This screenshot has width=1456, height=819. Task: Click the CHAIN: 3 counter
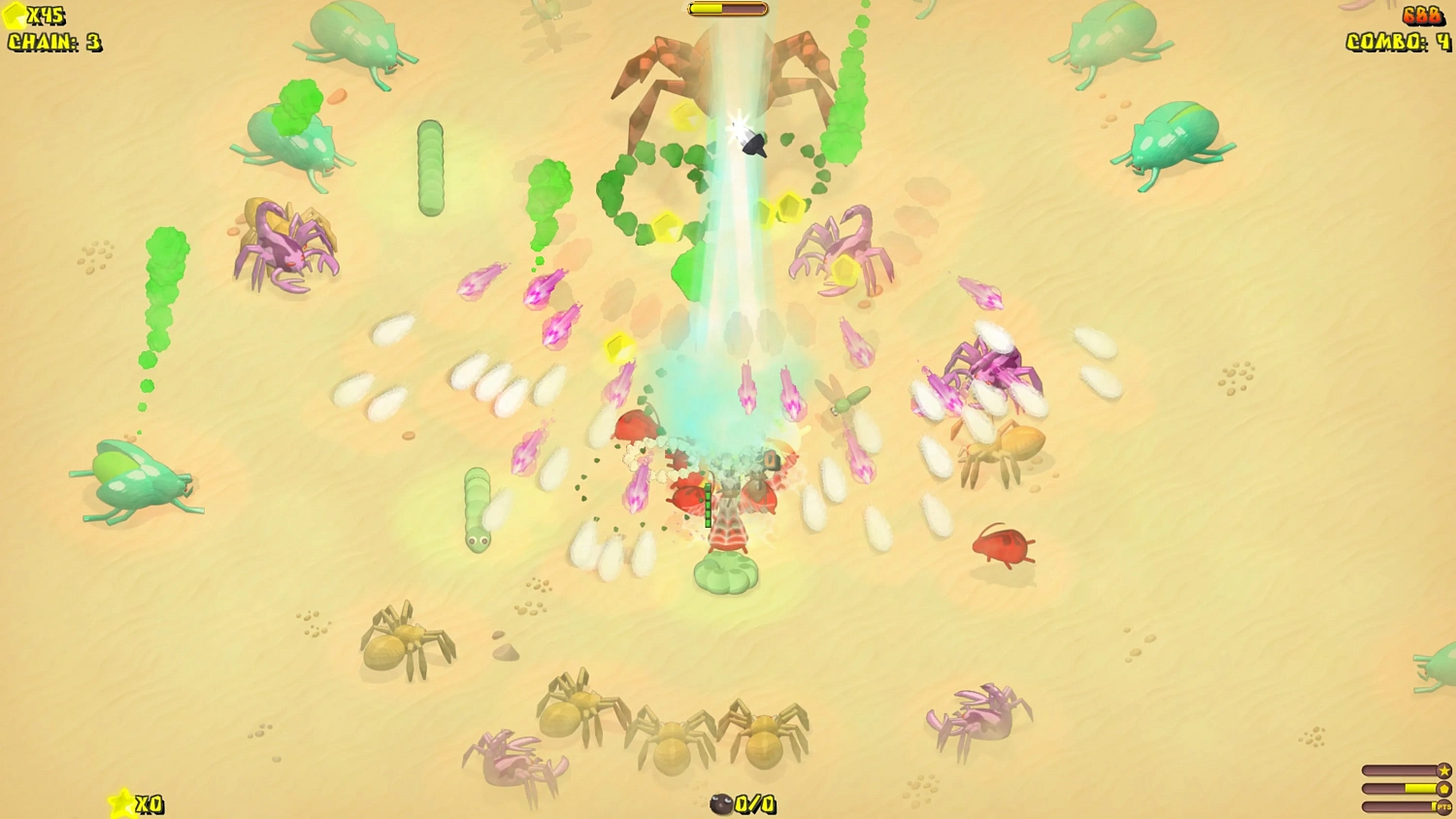pos(55,43)
